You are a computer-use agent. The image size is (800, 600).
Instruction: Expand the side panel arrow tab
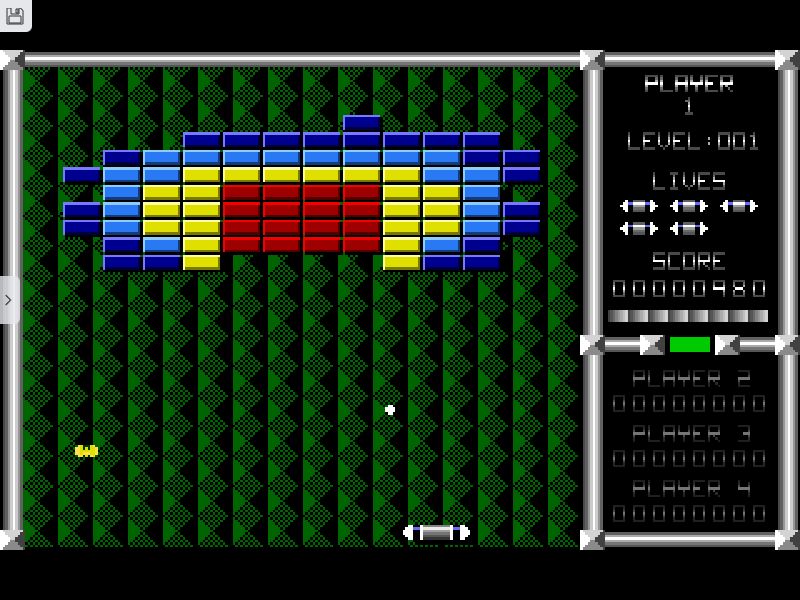tap(8, 299)
